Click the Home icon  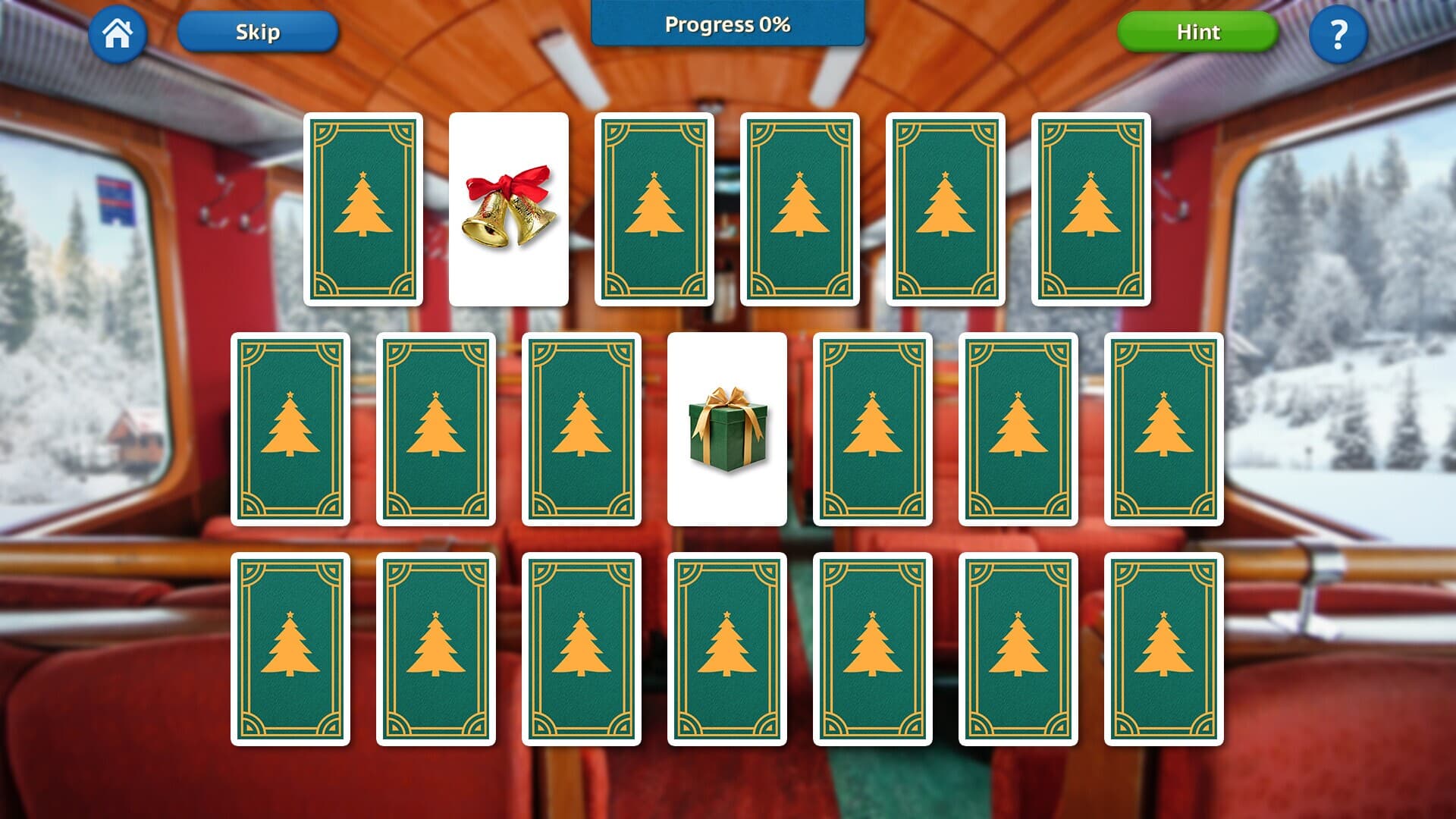click(118, 33)
